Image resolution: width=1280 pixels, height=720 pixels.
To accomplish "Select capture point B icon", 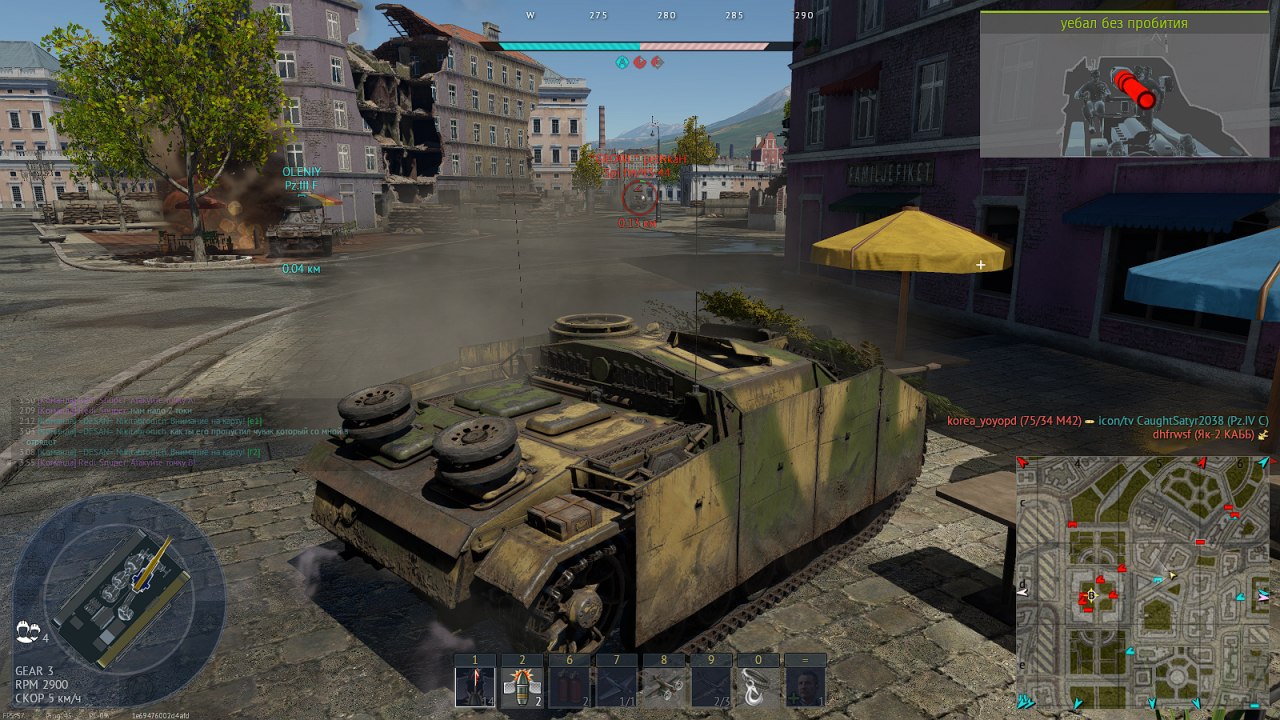I will [x=640, y=62].
